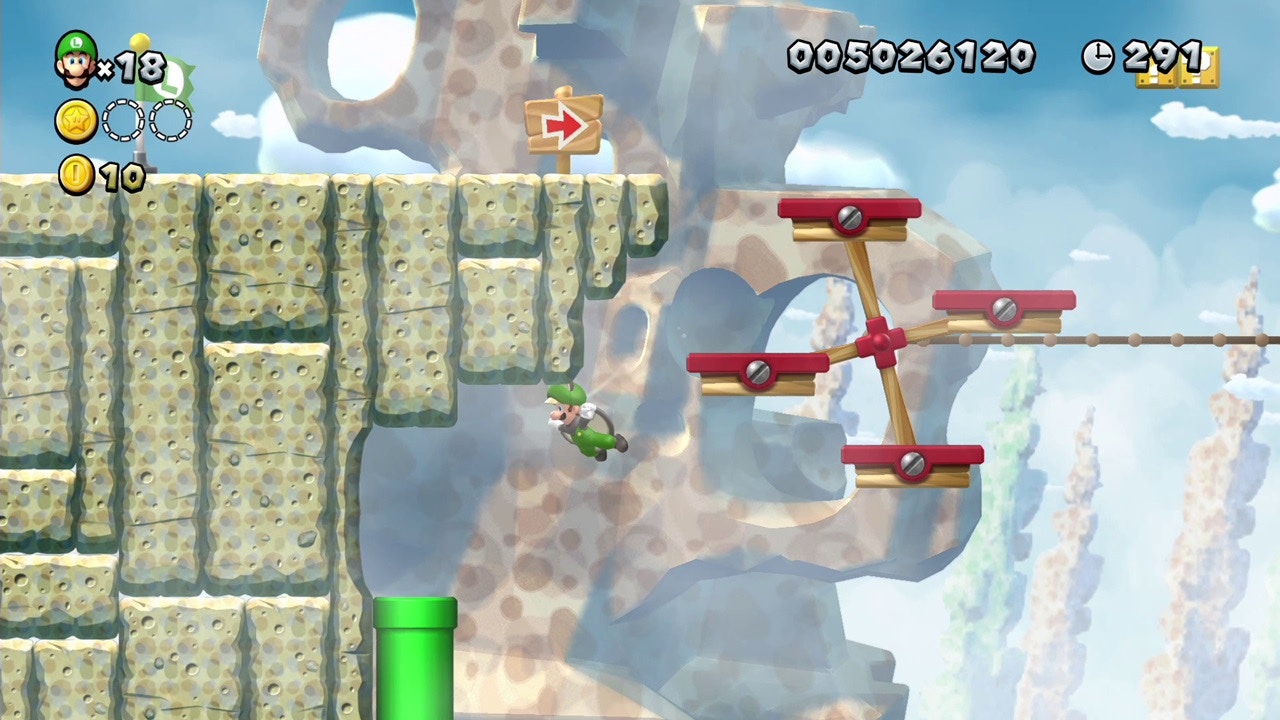Toggle the first empty star coin slot
Image resolution: width=1280 pixels, height=720 pixels.
tap(123, 120)
